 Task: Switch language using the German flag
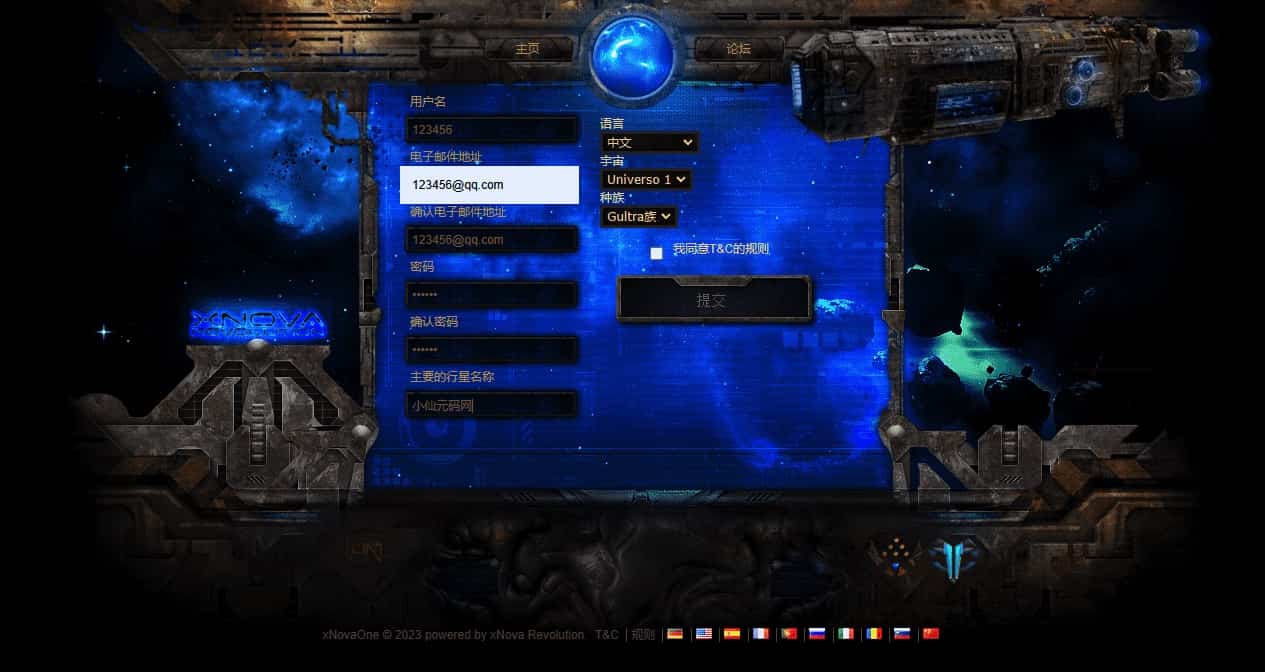coord(675,634)
